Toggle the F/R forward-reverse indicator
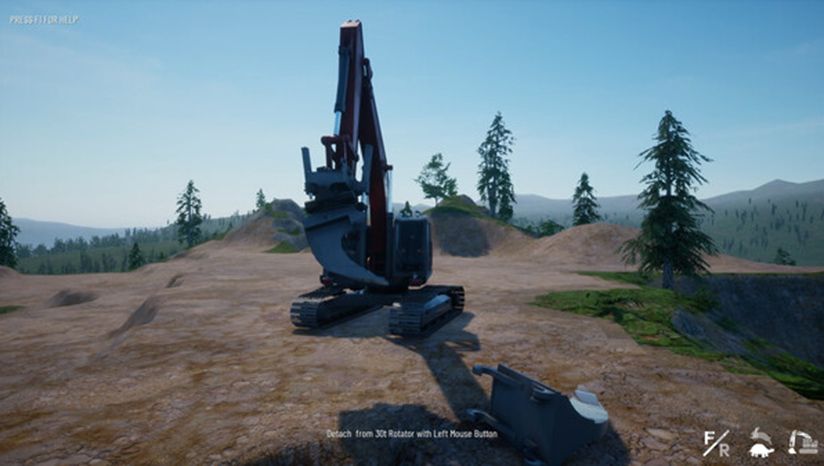 (x=716, y=442)
